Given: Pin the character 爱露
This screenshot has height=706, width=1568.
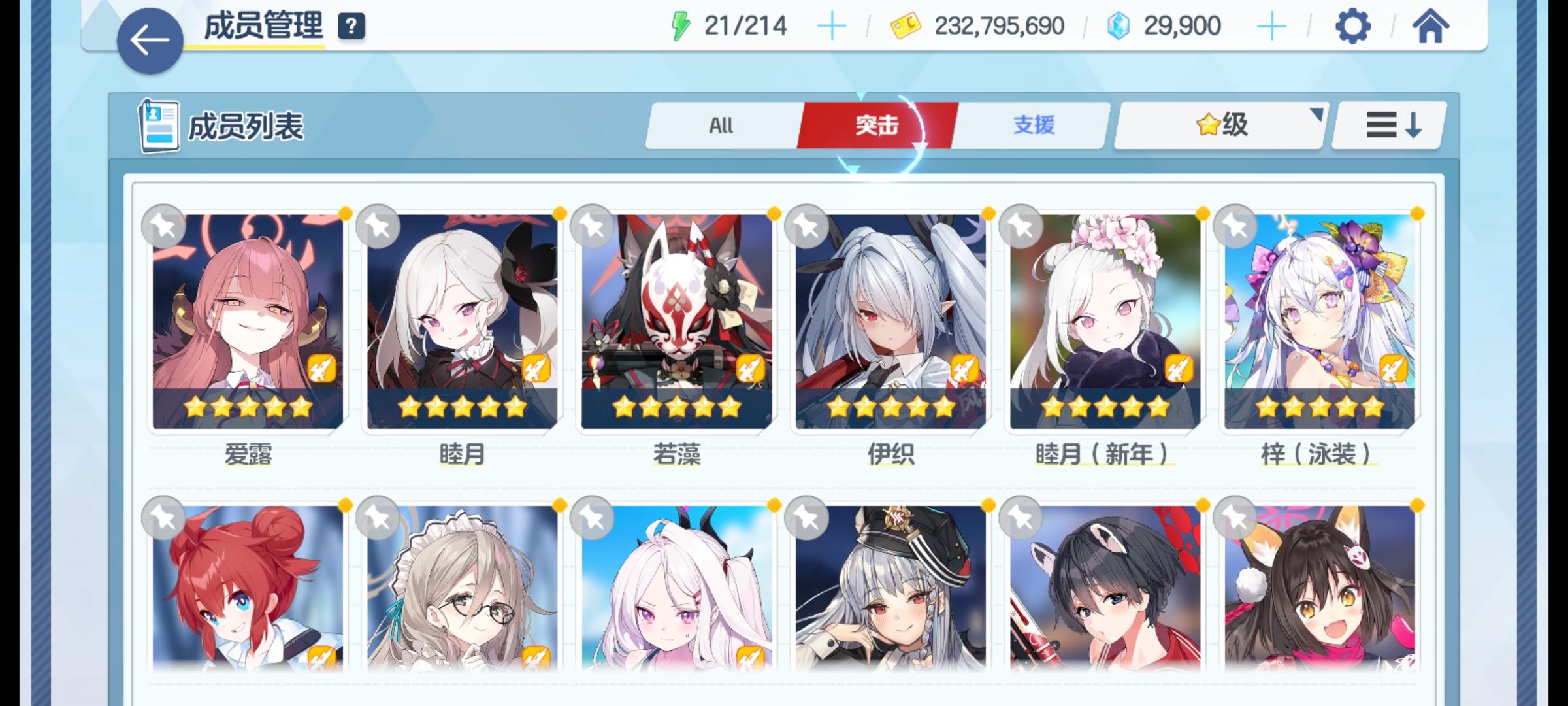Looking at the screenshot, I should pos(164,226).
